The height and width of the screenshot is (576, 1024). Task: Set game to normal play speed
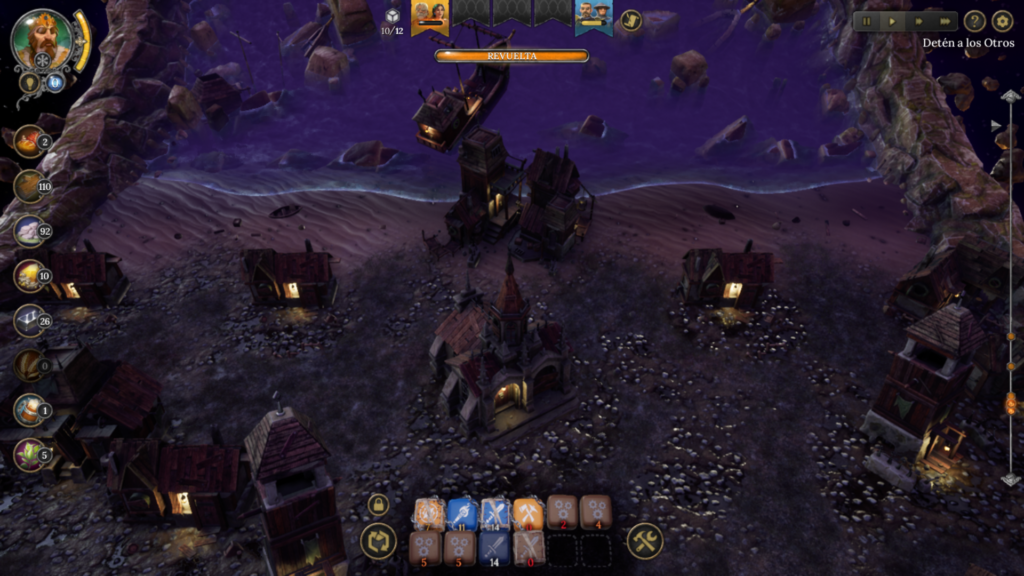(x=892, y=21)
